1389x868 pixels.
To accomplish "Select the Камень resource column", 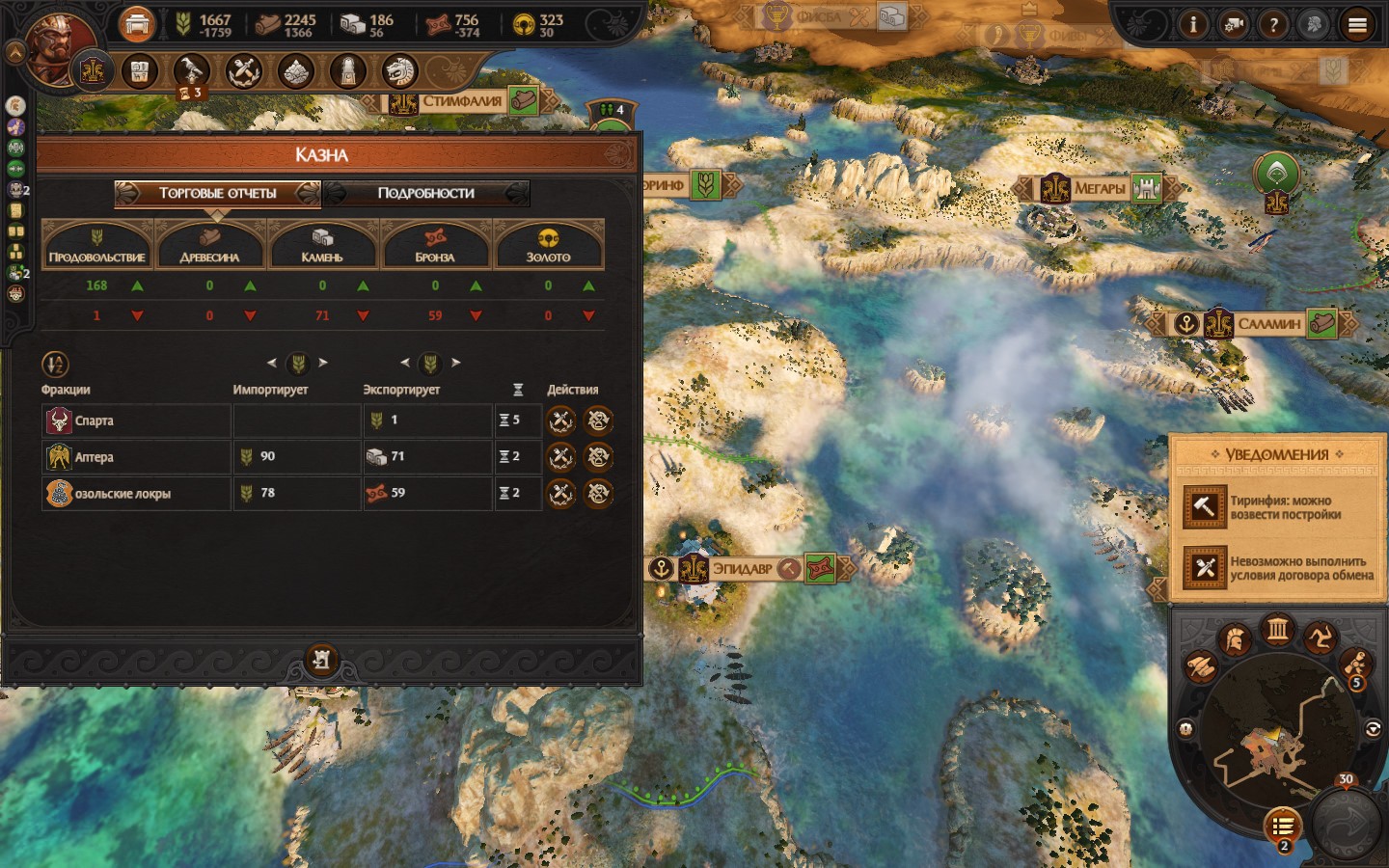I will [322, 245].
